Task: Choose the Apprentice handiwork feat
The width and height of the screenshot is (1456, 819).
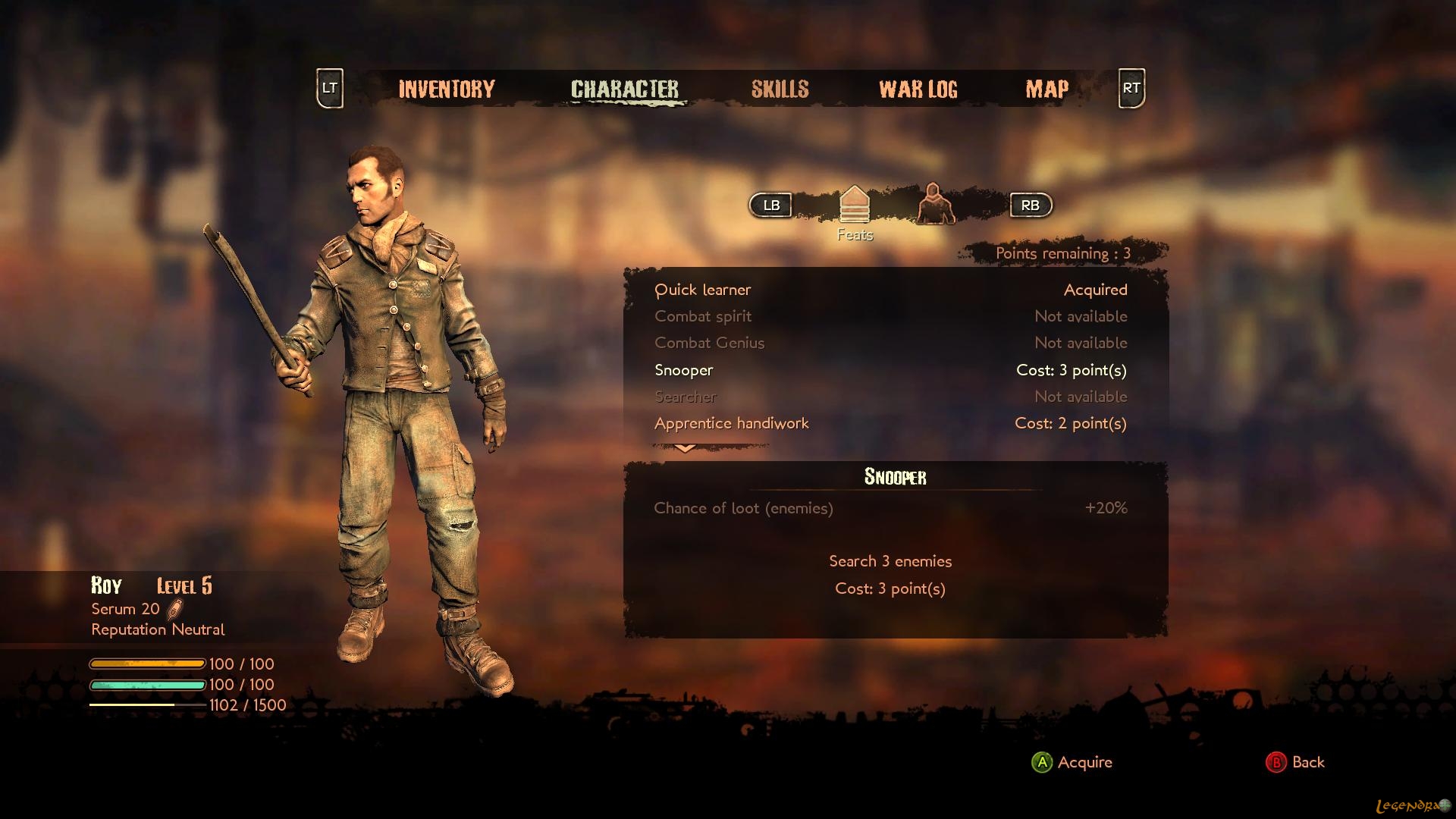Action: point(731,423)
